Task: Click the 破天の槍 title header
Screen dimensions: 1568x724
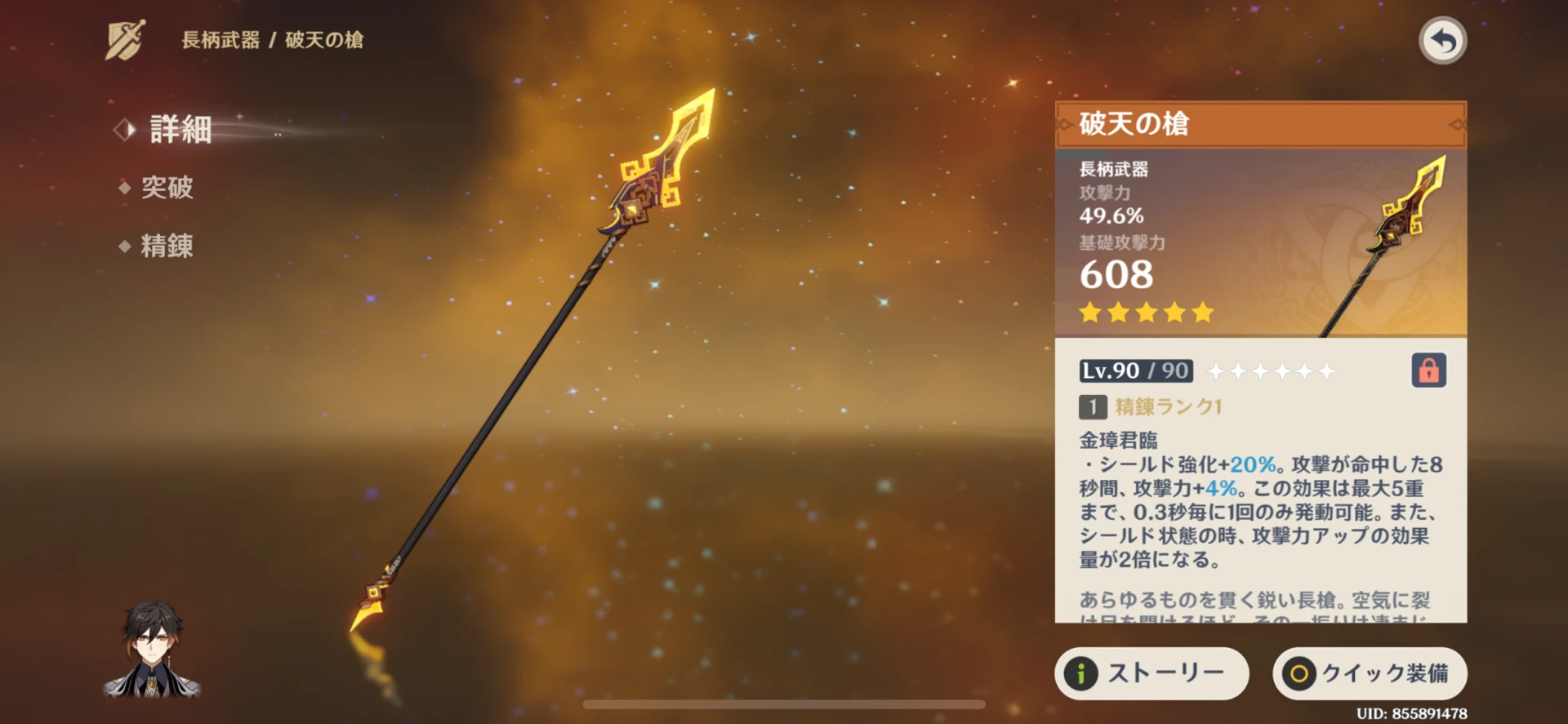Action: pyautogui.click(x=1134, y=125)
